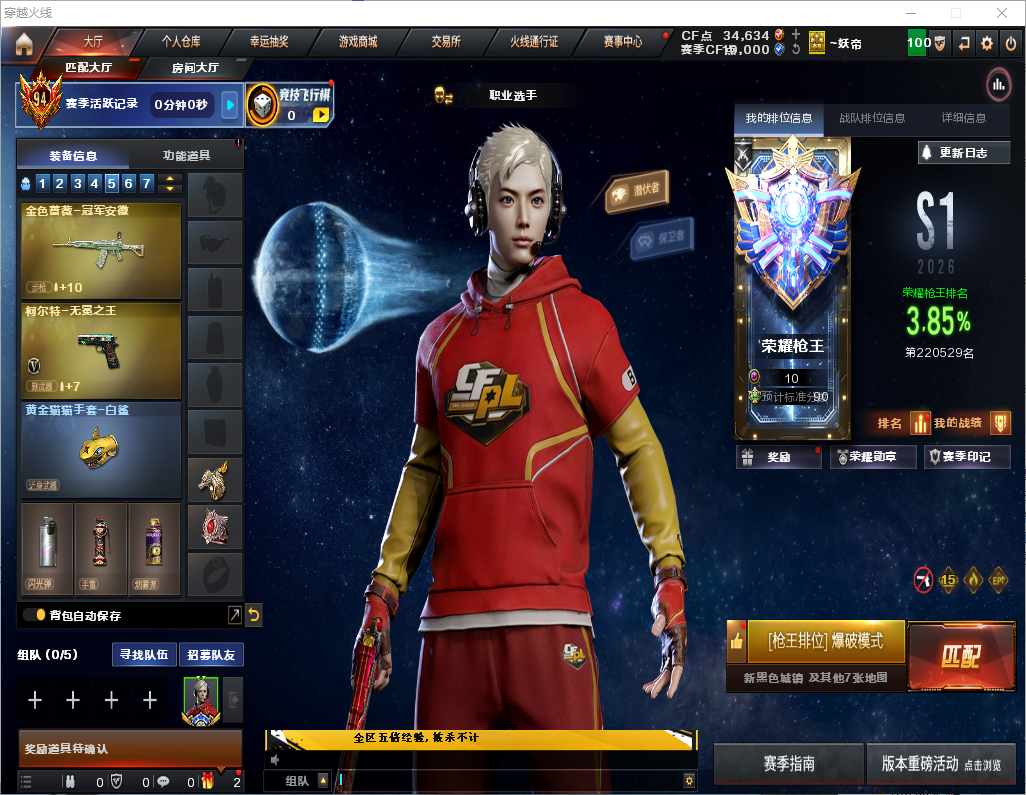Open the 游戏商城 game shop
The height and width of the screenshot is (795, 1026).
(x=357, y=42)
